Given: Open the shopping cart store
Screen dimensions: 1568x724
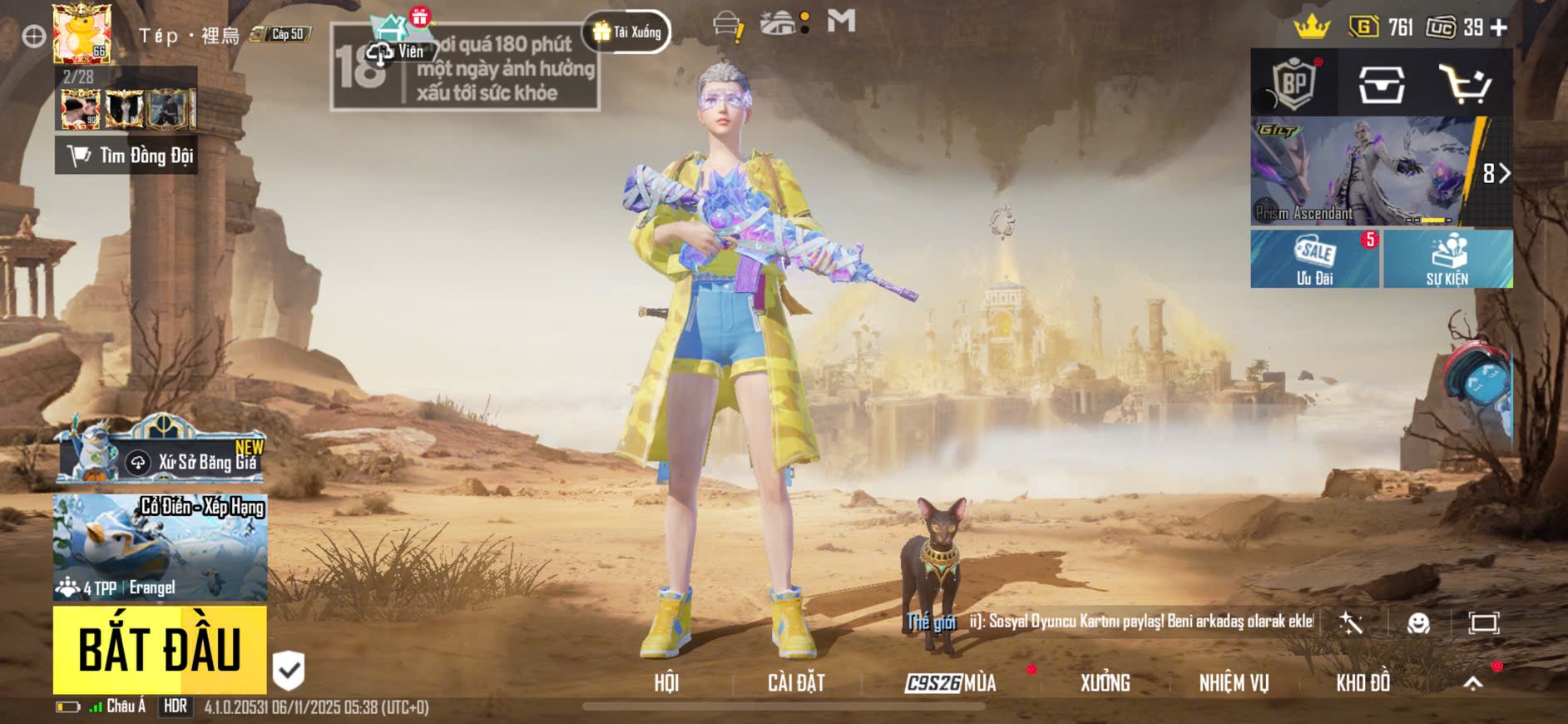Looking at the screenshot, I should click(1465, 84).
